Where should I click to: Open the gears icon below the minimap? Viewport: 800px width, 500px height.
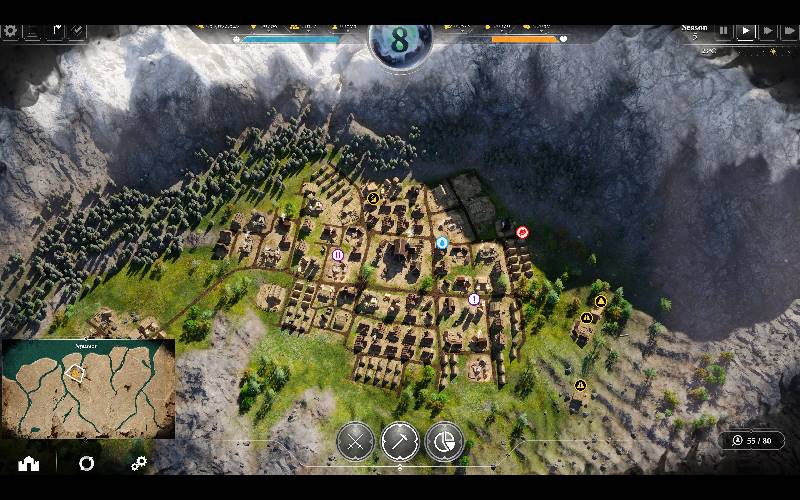coord(139,463)
